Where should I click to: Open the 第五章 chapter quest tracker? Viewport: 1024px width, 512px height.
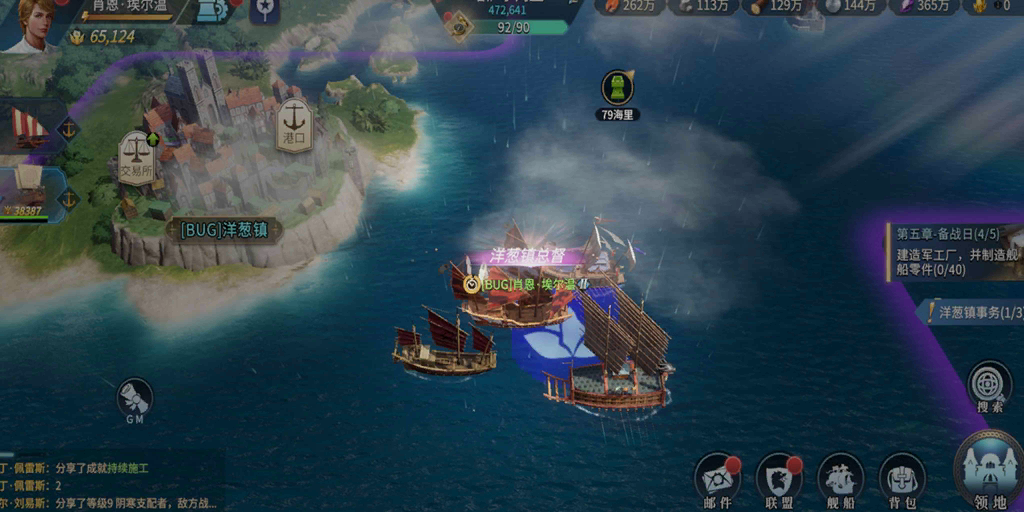pos(955,251)
